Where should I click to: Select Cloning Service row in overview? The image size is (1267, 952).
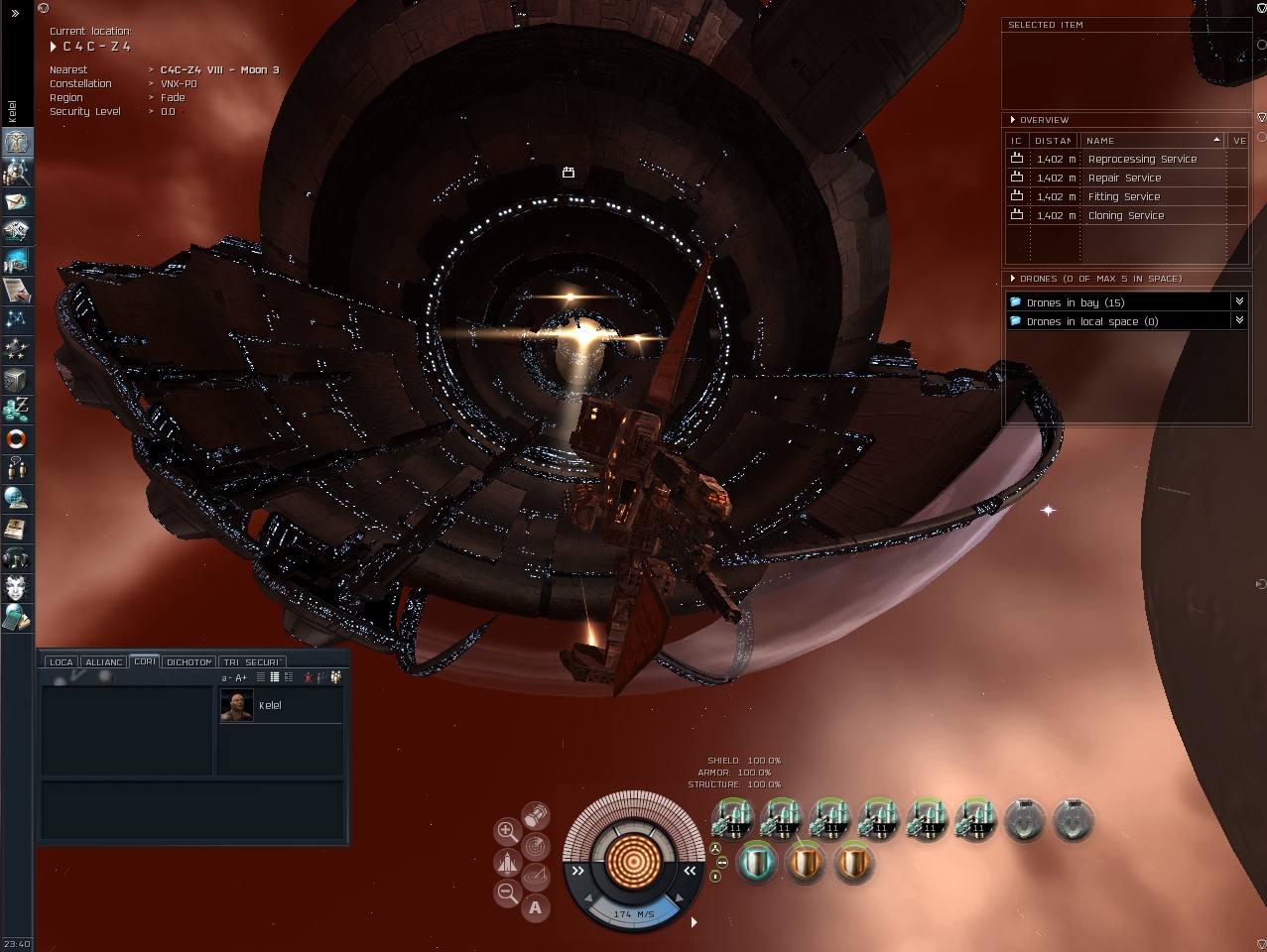1125,216
